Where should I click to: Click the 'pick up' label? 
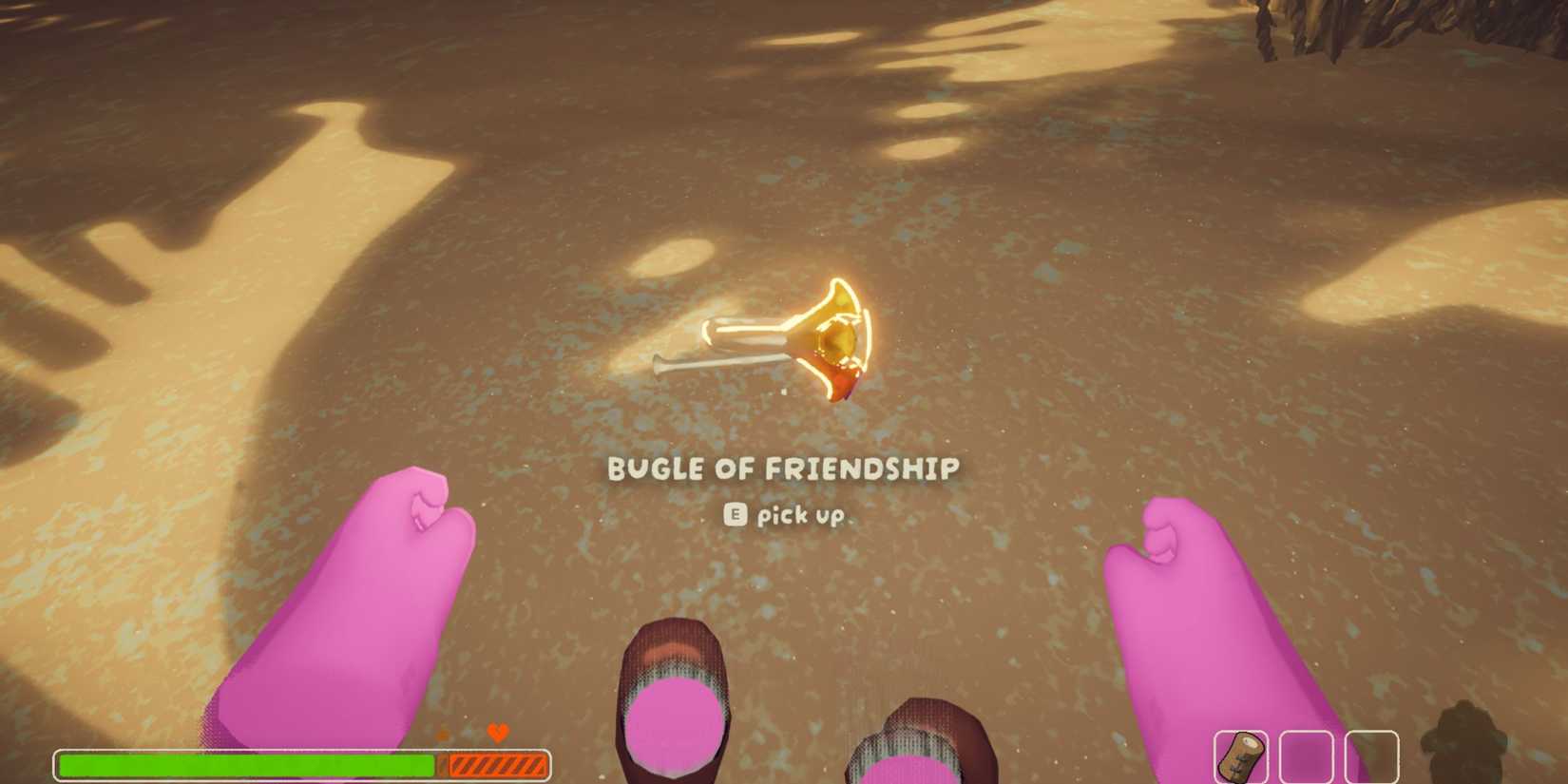point(801,514)
